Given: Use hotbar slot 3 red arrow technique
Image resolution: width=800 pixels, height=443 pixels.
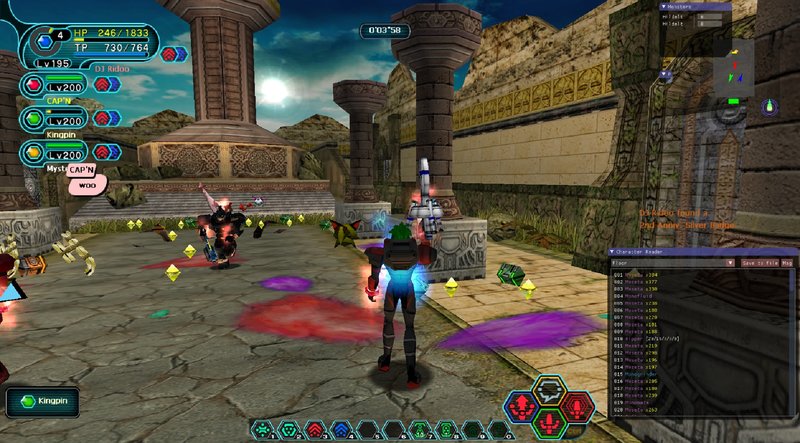Looking at the screenshot, I should pyautogui.click(x=314, y=430).
